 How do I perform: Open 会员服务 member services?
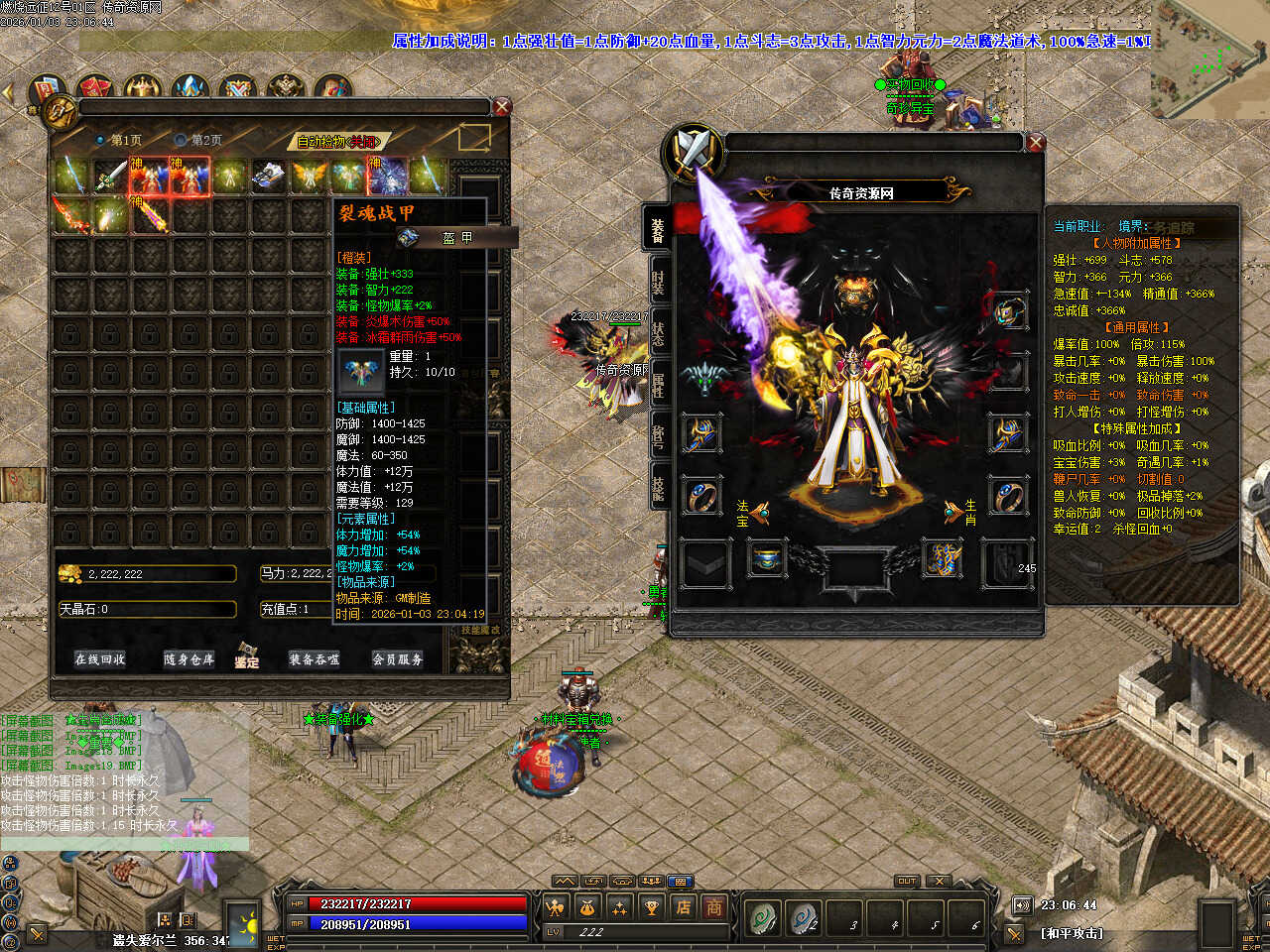tap(397, 659)
